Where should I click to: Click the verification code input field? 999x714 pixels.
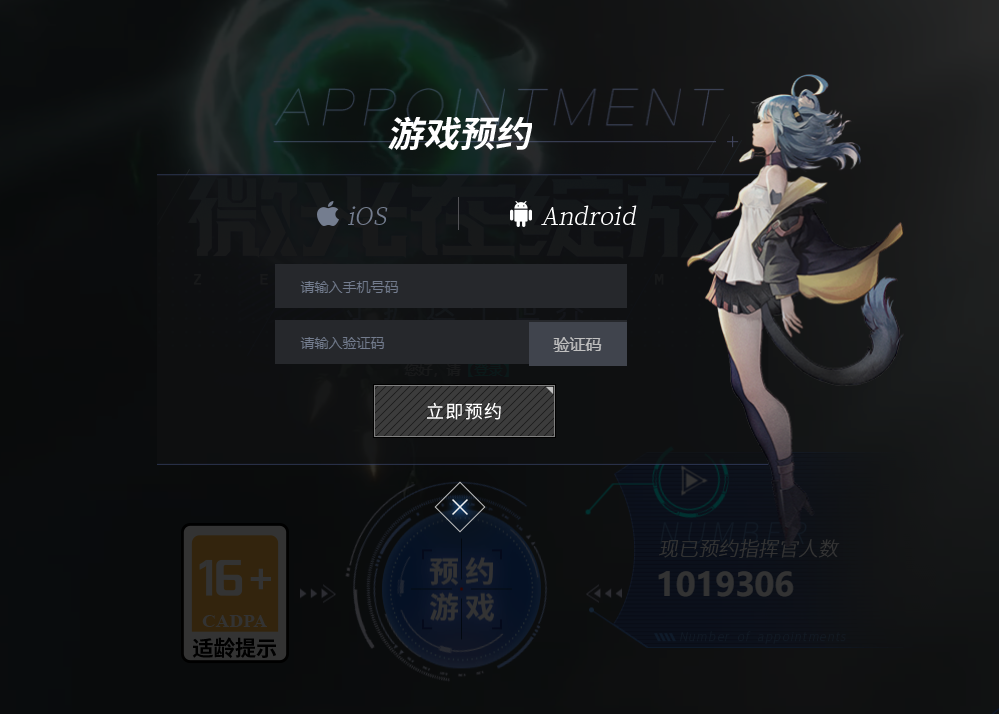[x=401, y=343]
